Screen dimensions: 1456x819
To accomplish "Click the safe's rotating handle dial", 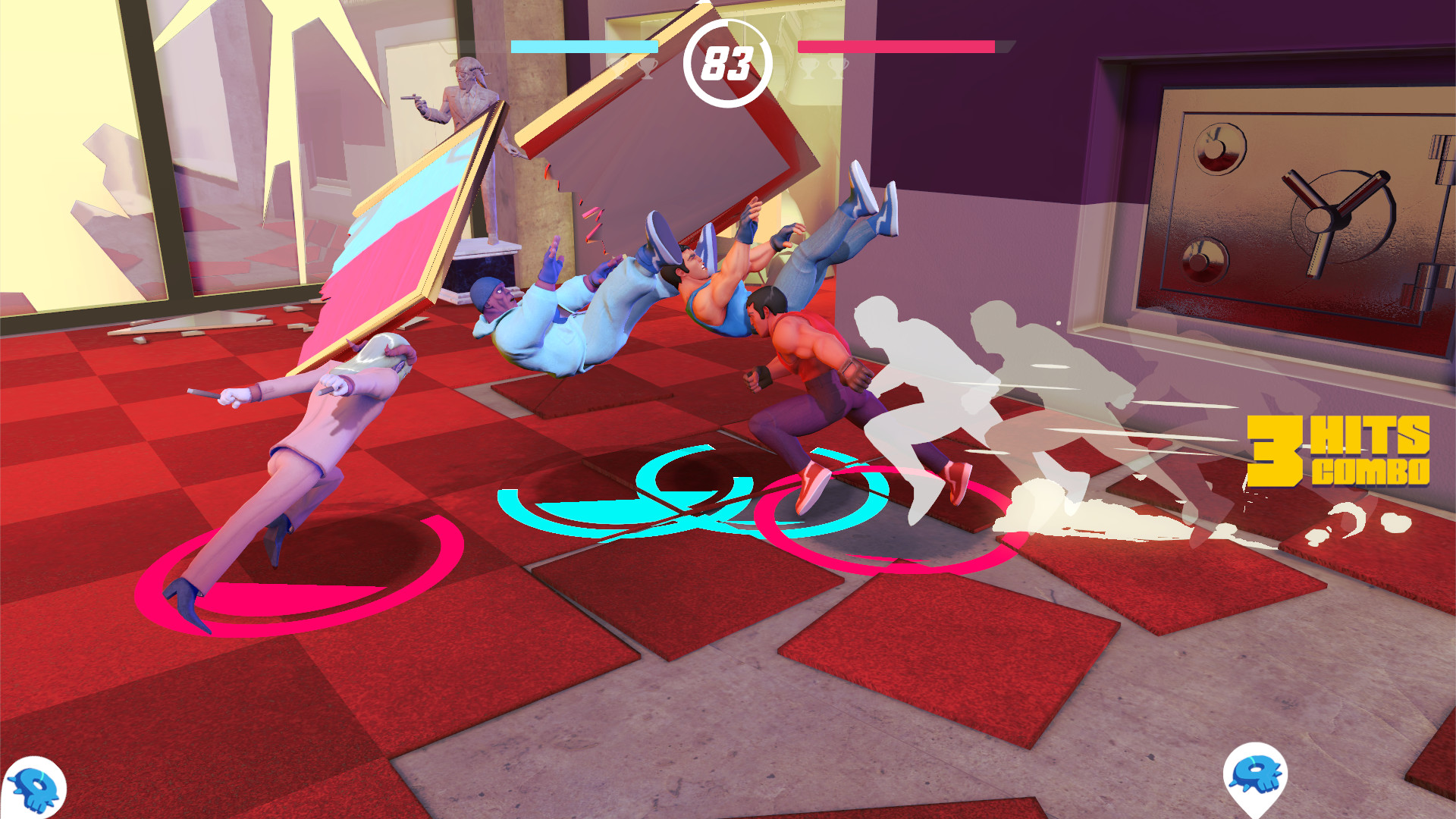I will [1322, 220].
